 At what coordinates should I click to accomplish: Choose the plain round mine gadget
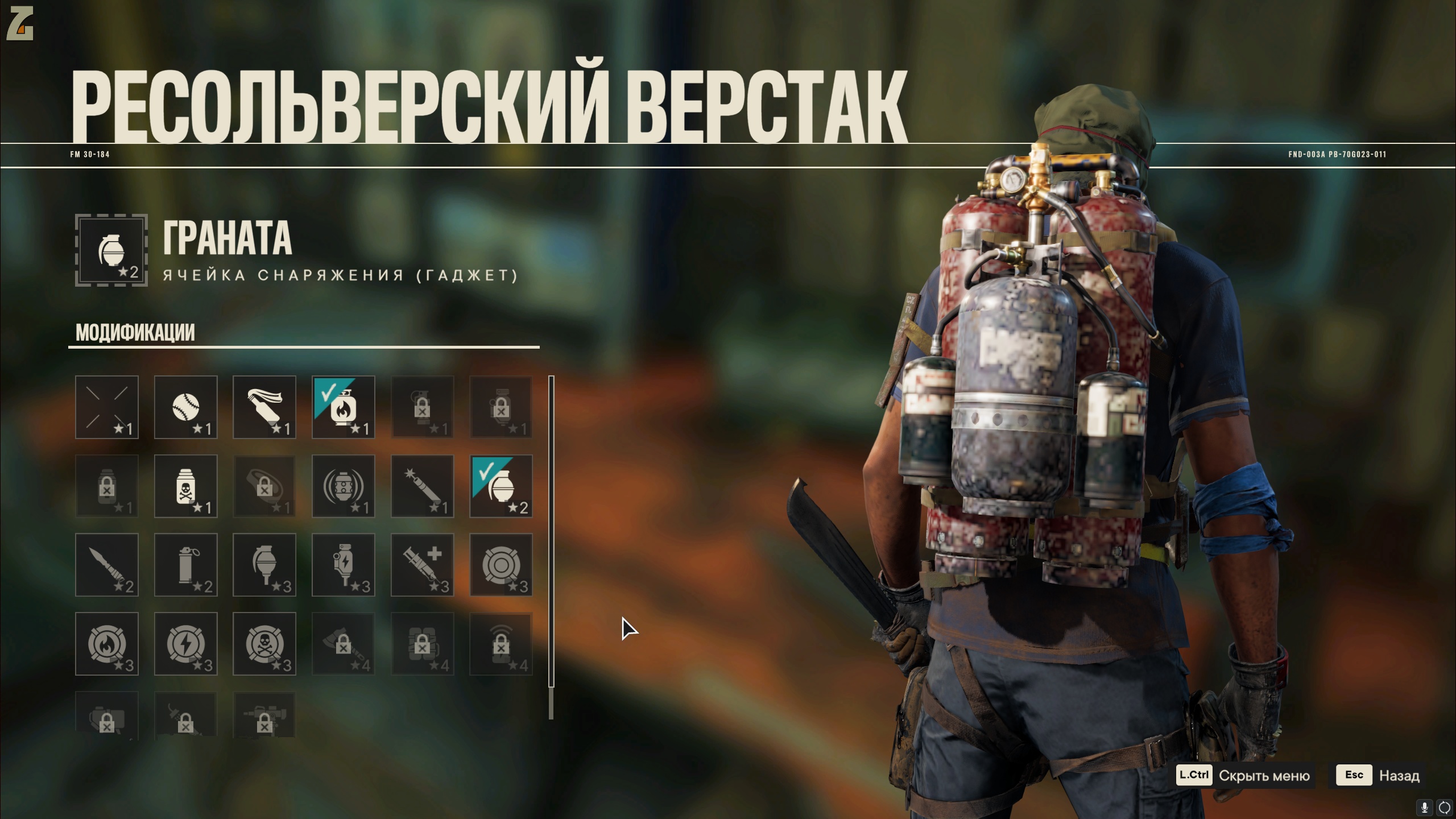pyautogui.click(x=501, y=565)
